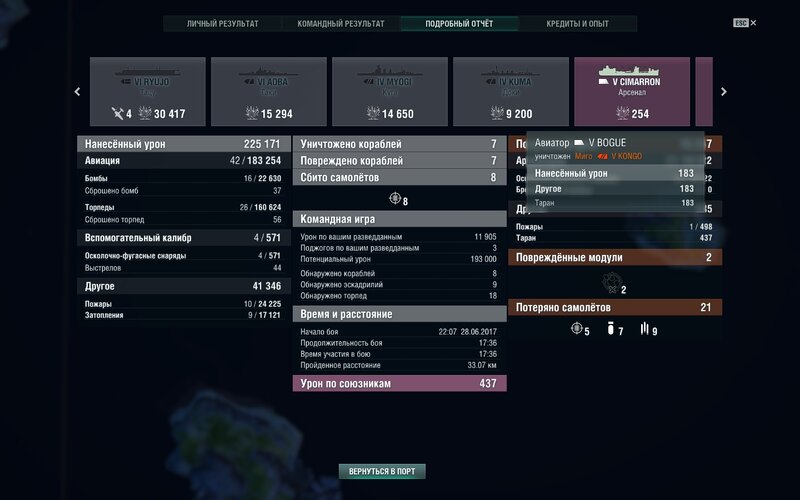Pick the IV Myogi ship card
The width and height of the screenshot is (800, 500).
[390, 91]
